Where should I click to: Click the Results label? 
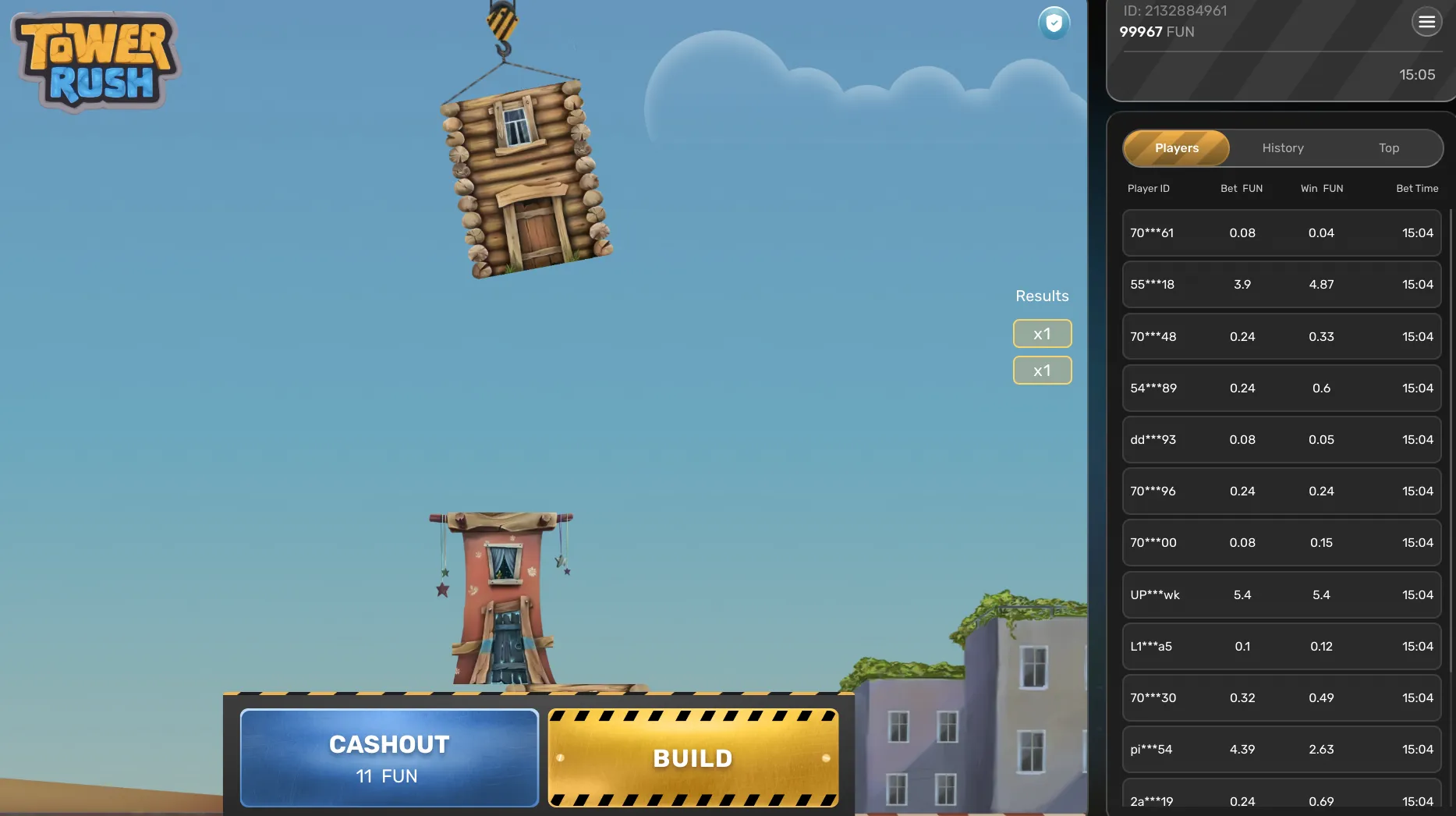[1042, 296]
